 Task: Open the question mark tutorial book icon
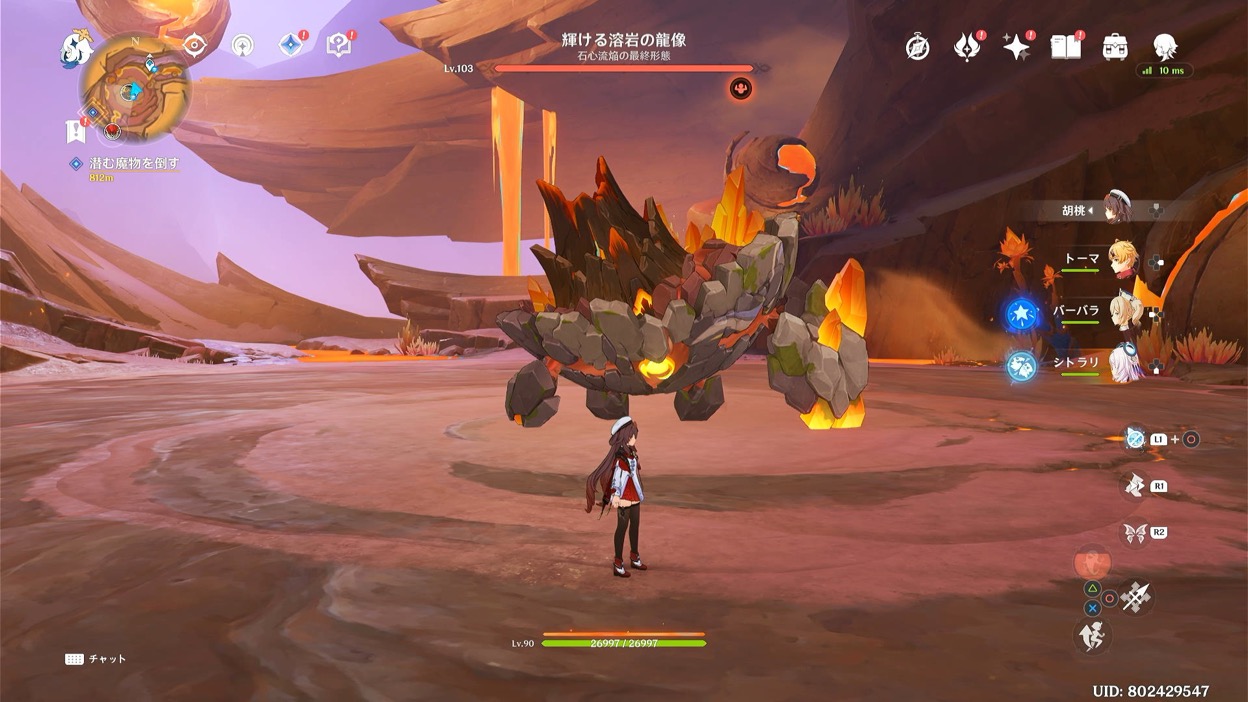point(338,45)
